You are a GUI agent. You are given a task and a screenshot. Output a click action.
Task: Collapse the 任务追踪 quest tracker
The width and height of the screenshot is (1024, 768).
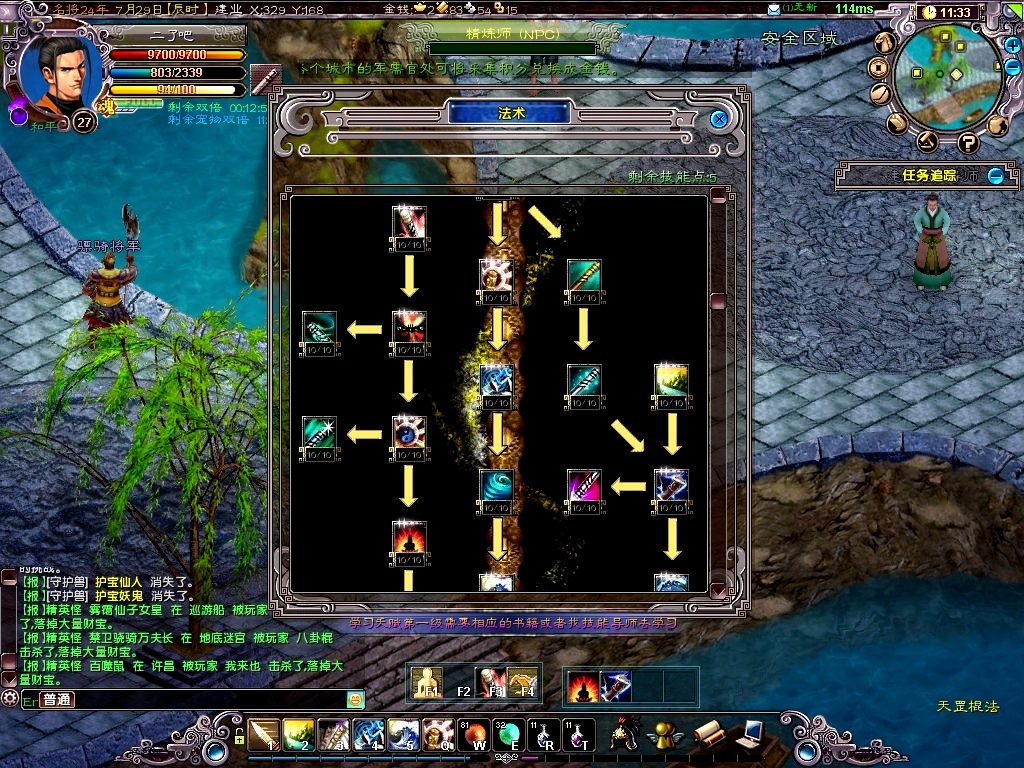pyautogui.click(x=996, y=176)
